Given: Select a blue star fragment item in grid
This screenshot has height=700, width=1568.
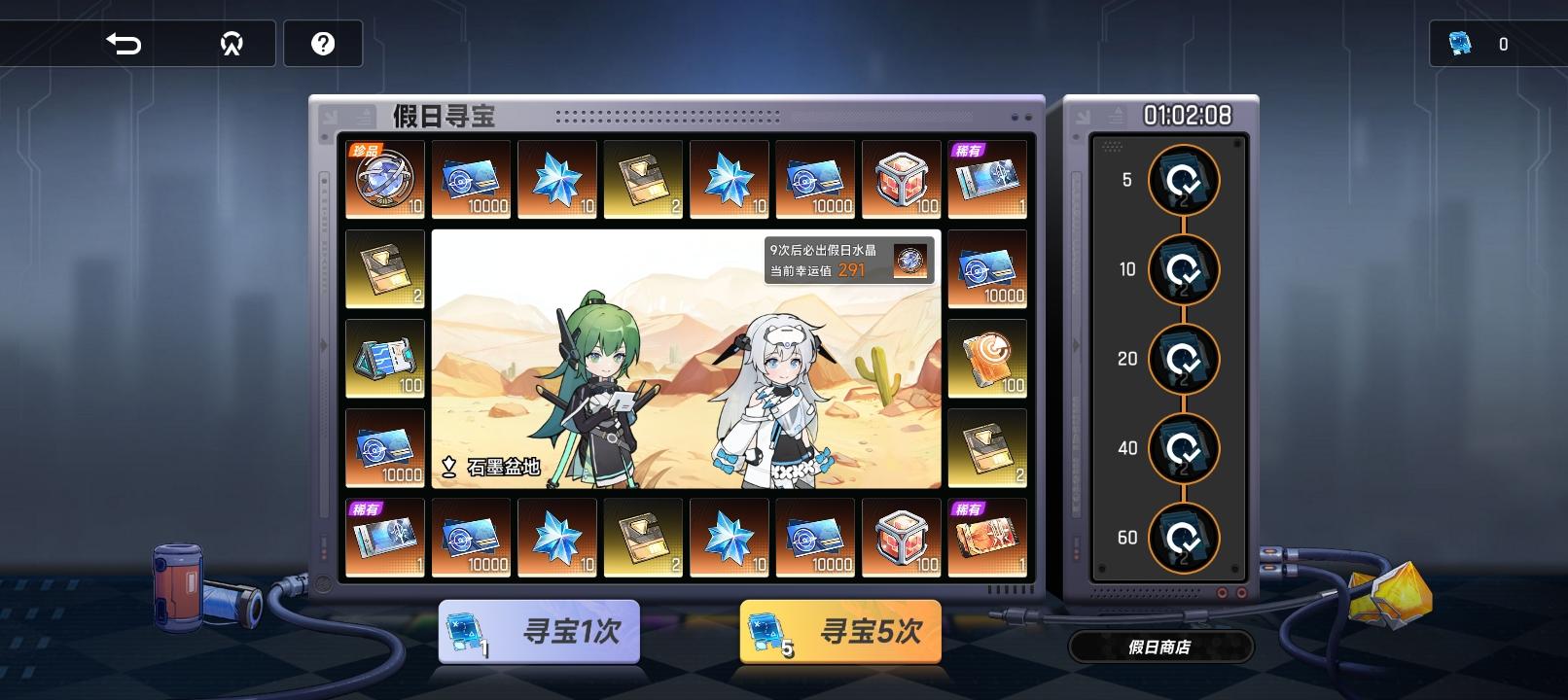Looking at the screenshot, I should click(557, 180).
